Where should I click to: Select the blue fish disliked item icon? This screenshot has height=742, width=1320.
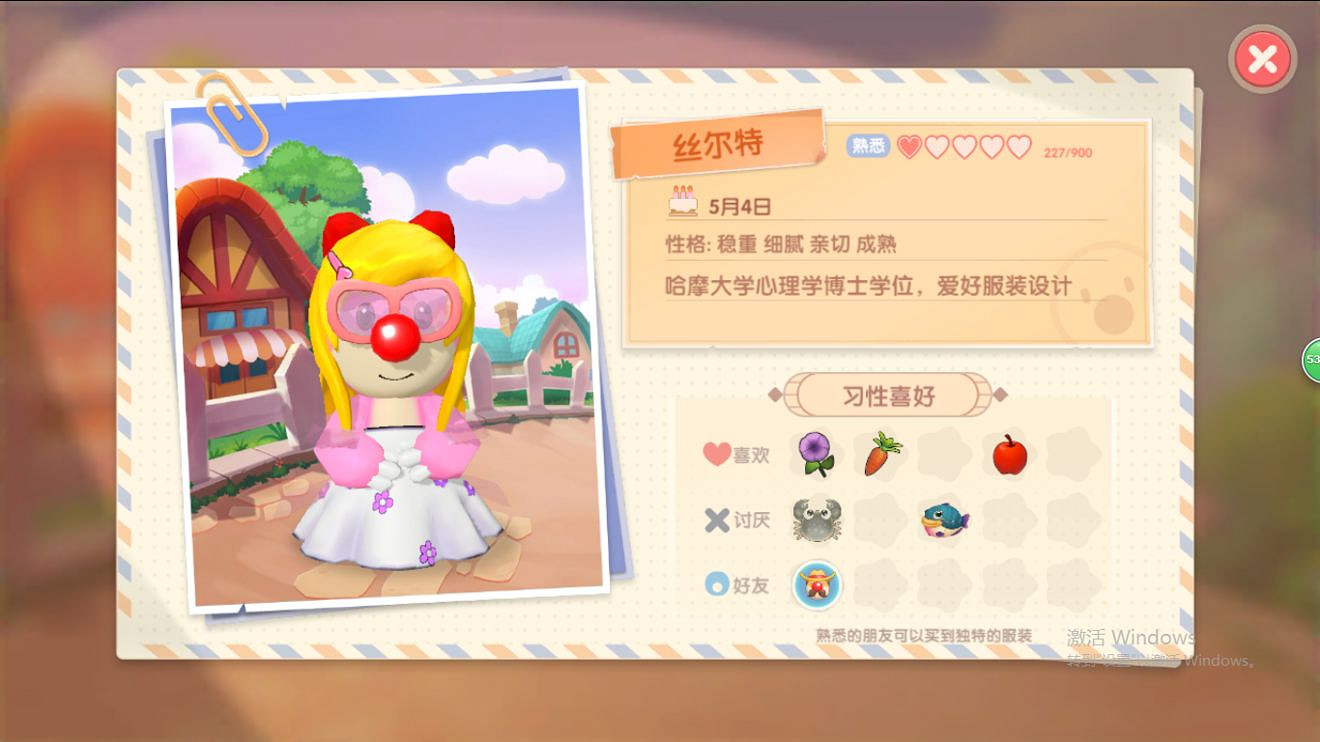click(x=943, y=519)
